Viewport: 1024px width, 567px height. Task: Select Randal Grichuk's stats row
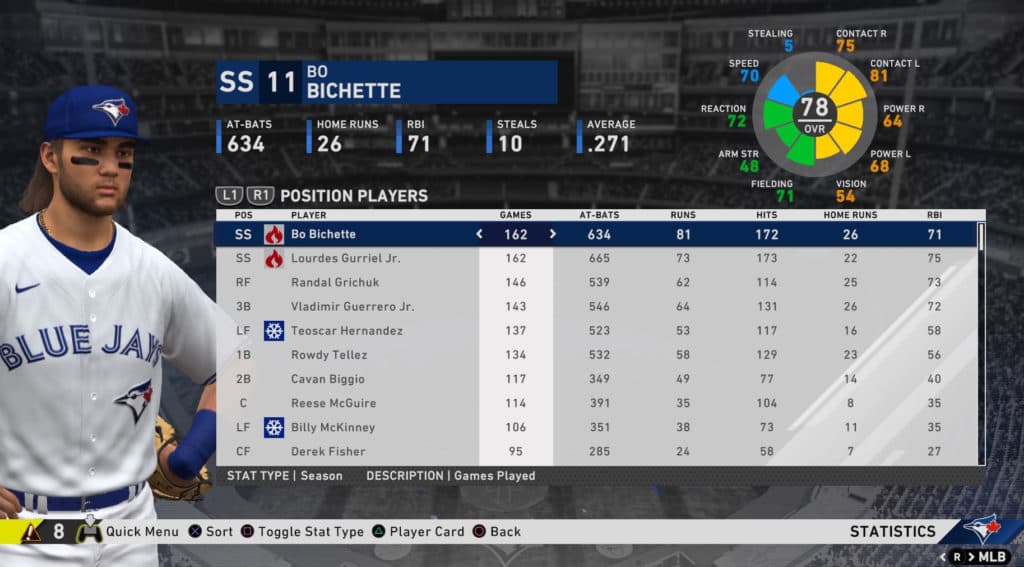(338, 282)
